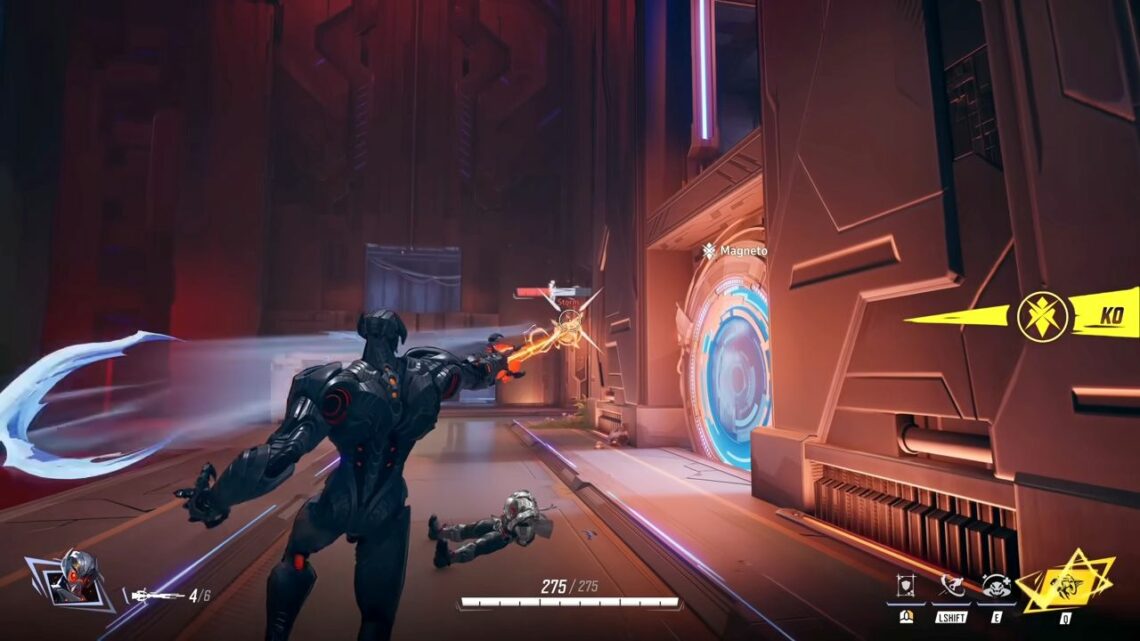
Task: Activate the shield card ability icon
Action: tap(905, 586)
